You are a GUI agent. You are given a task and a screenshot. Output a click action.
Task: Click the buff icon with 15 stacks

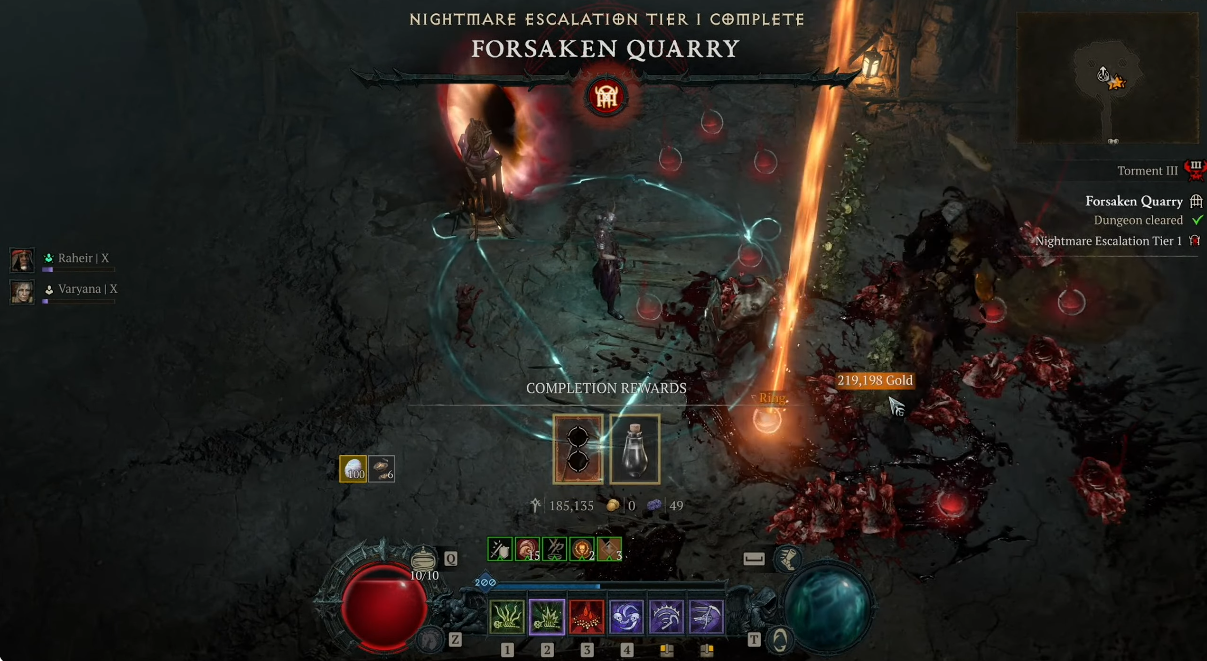(x=528, y=549)
